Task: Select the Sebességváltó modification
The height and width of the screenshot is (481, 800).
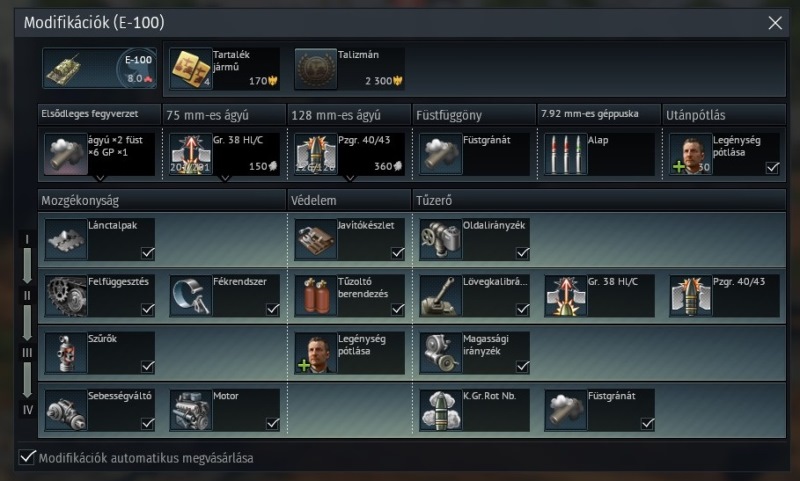Action: (x=99, y=409)
